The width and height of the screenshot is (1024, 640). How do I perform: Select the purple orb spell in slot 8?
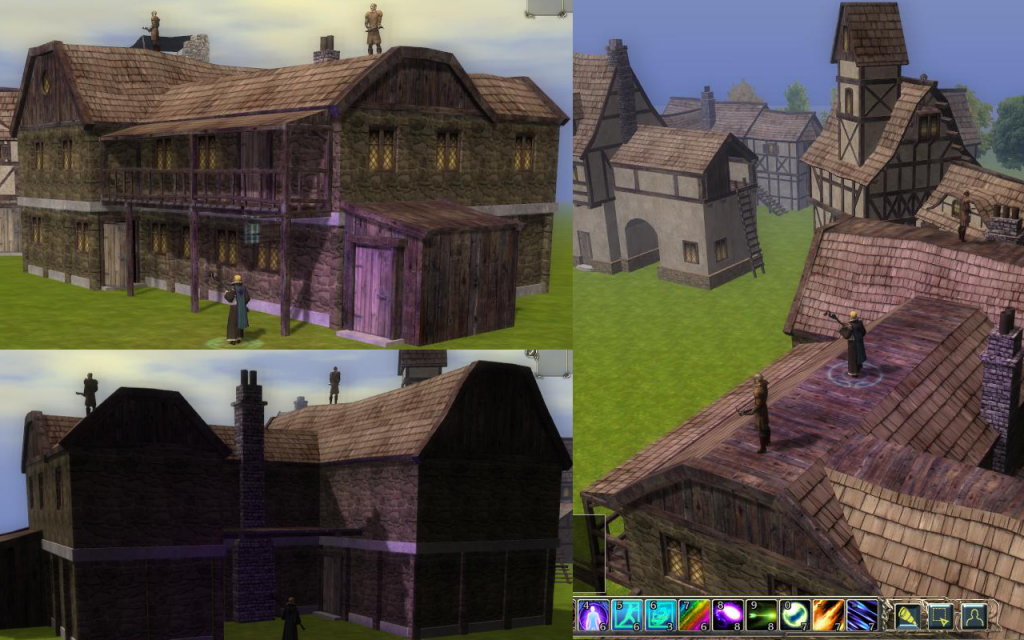coord(728,615)
